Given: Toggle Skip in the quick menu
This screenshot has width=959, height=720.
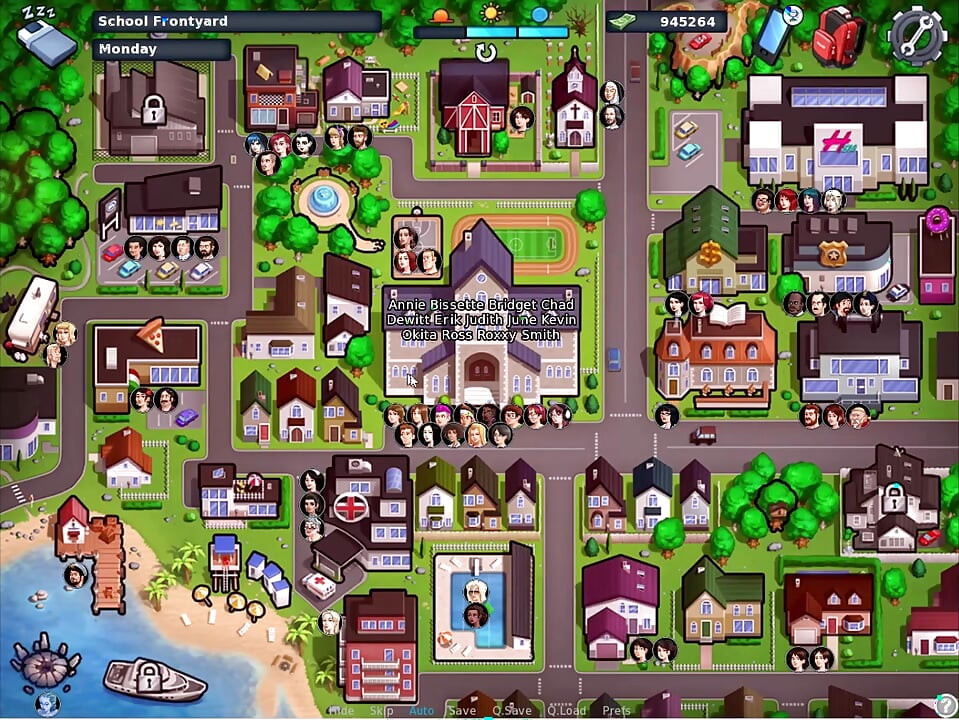Looking at the screenshot, I should (381, 711).
